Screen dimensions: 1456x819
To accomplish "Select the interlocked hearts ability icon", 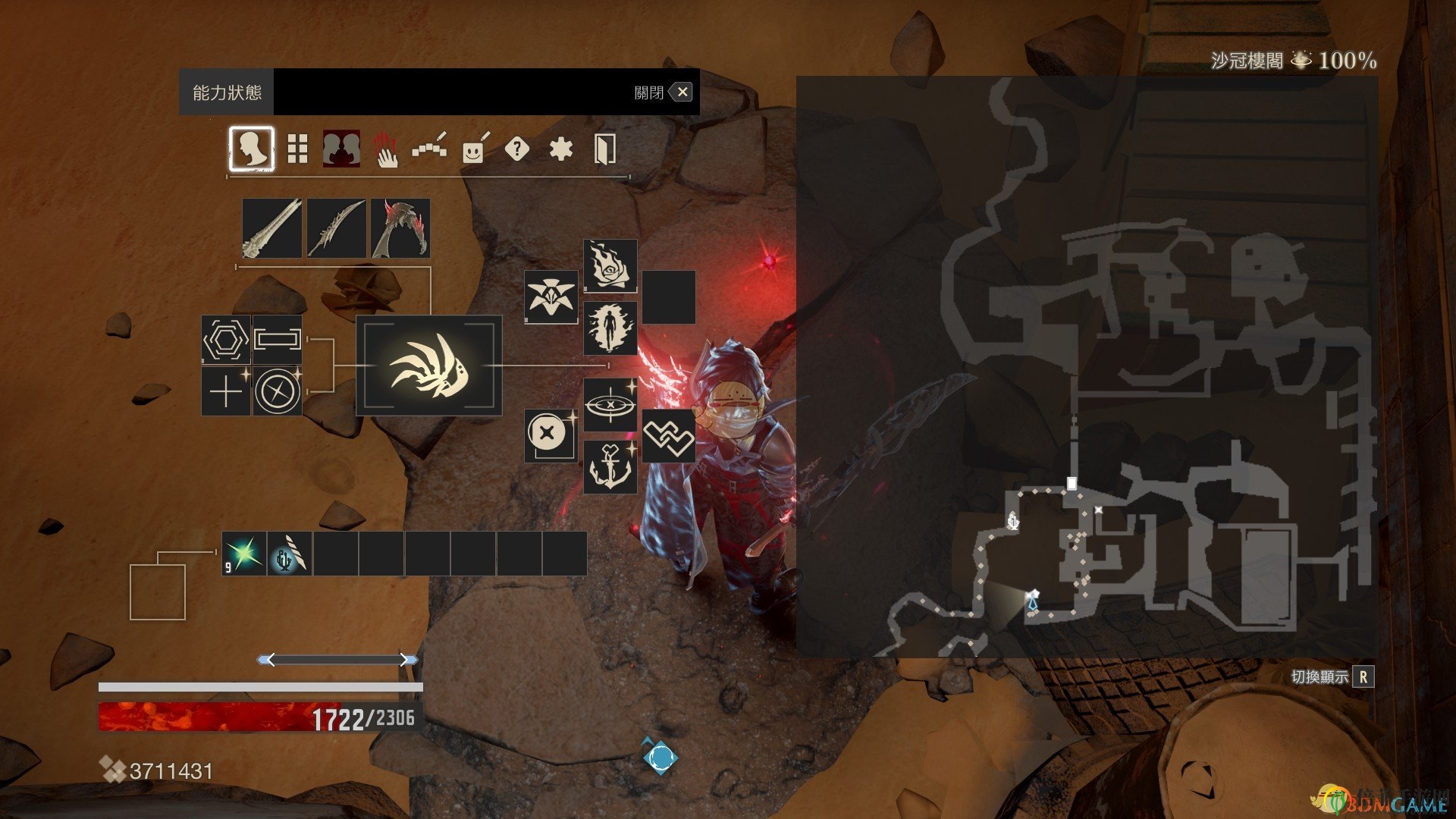I will point(668,436).
